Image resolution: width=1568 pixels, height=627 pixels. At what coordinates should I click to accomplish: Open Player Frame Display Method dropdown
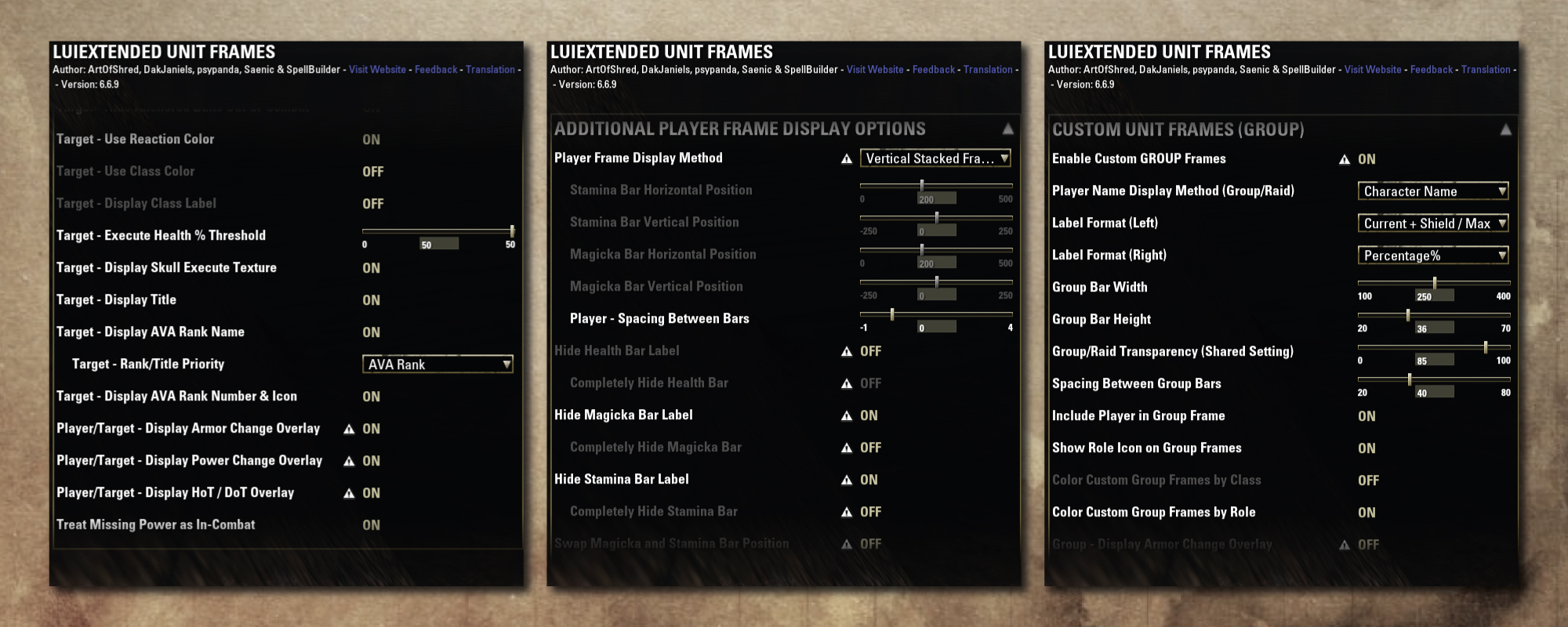[x=935, y=158]
